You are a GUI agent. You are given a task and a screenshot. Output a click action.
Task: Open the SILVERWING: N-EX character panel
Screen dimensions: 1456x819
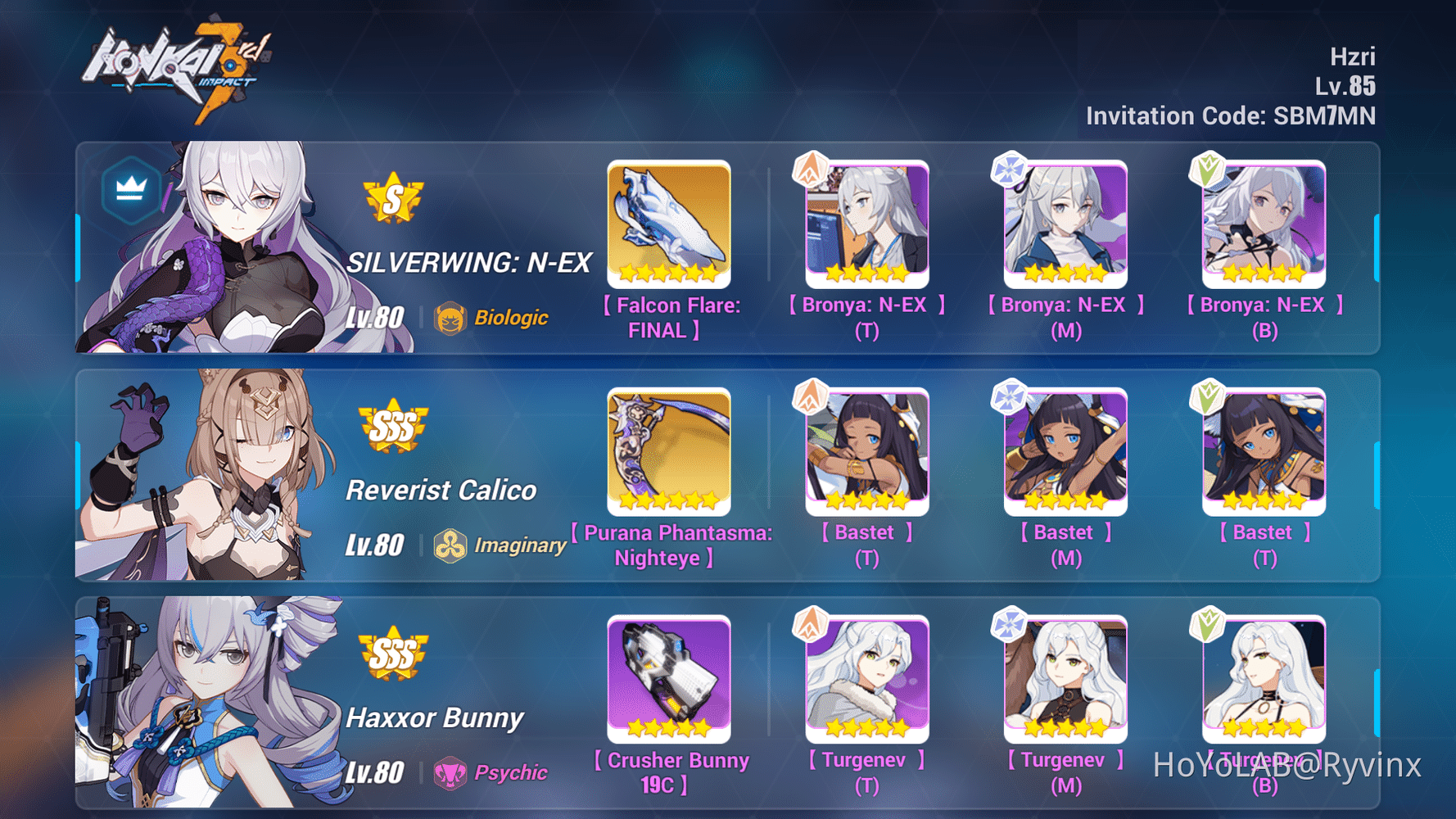coord(471,260)
